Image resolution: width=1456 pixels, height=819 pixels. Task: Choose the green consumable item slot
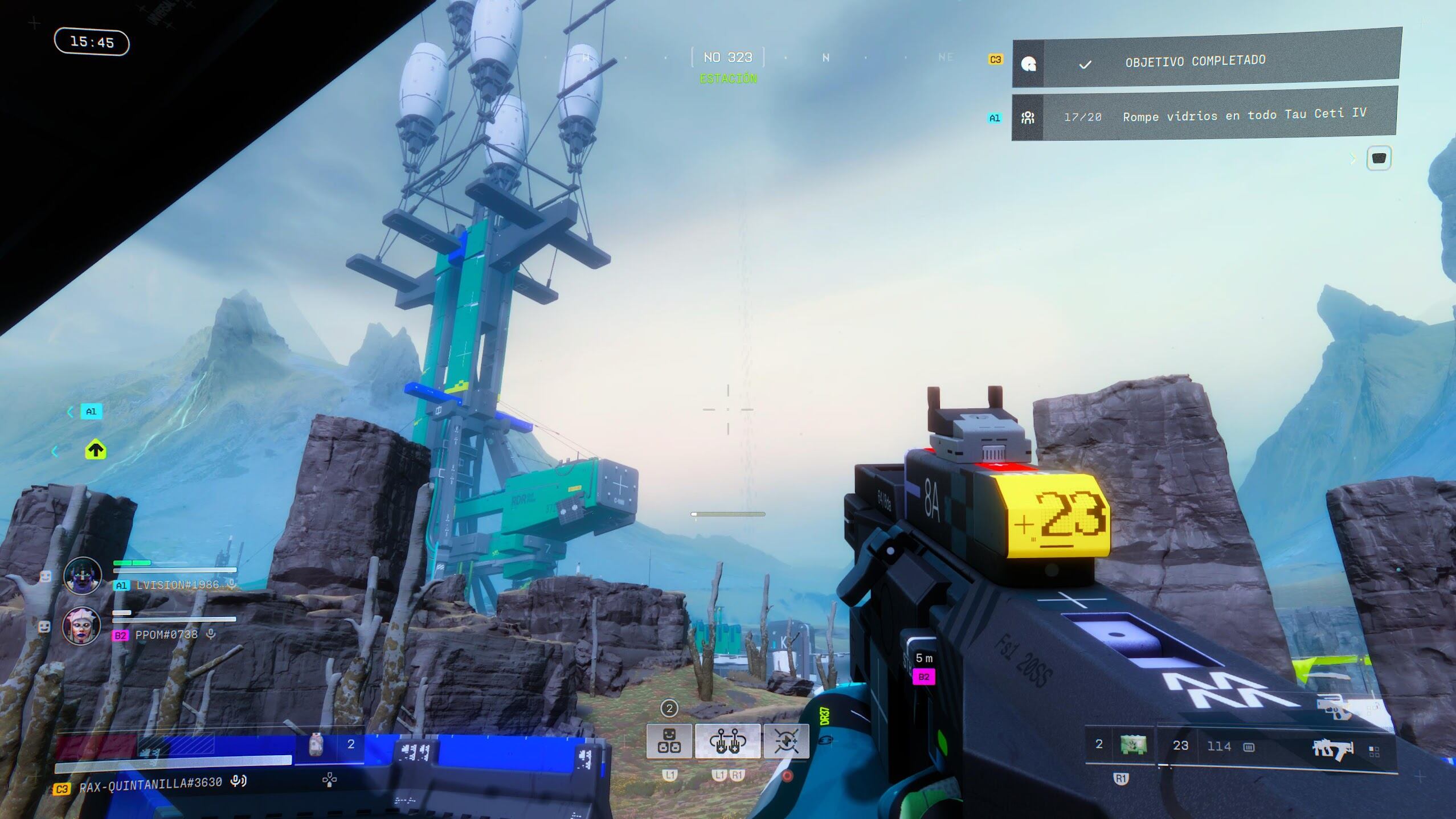[1133, 745]
